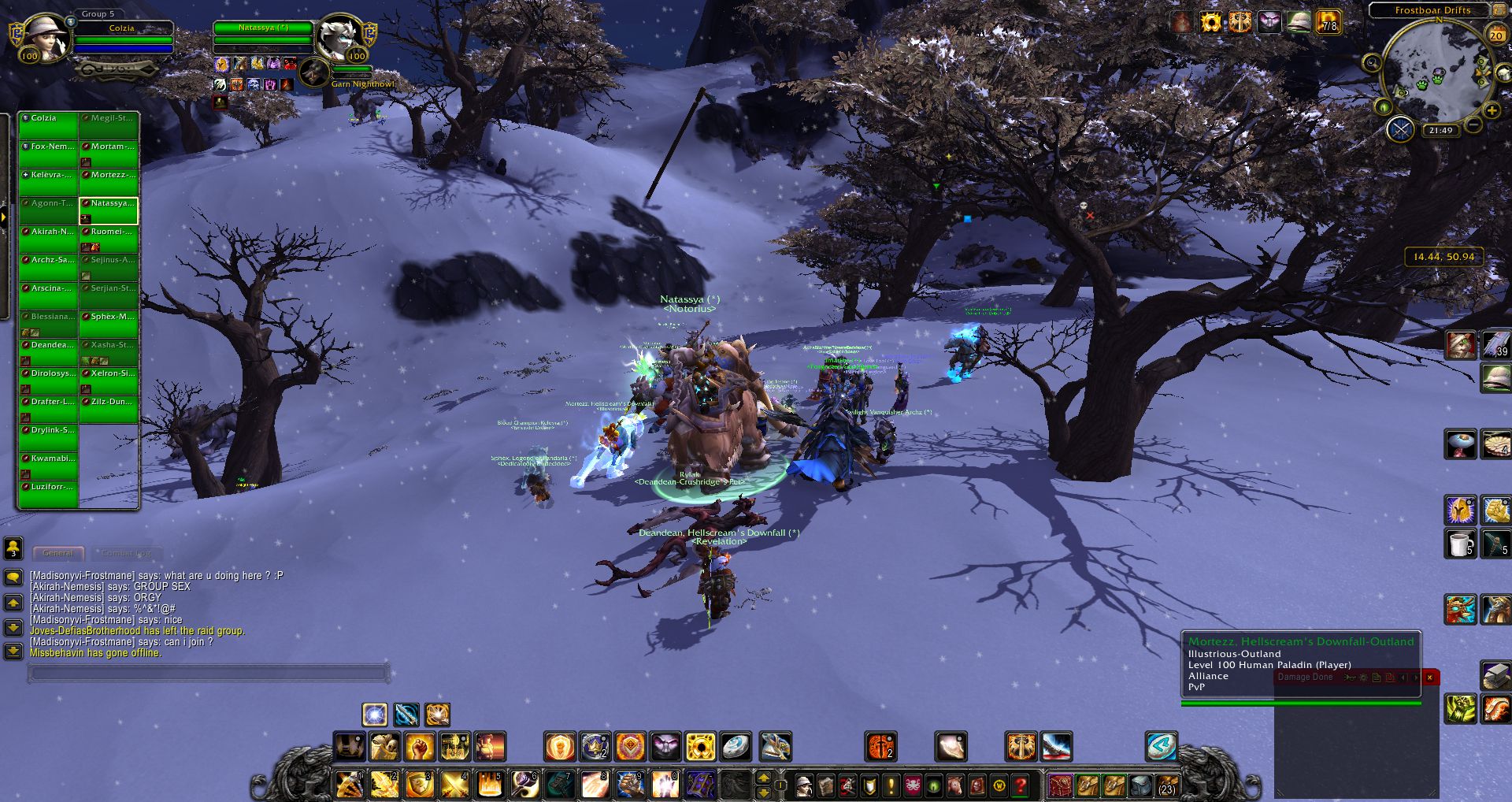This screenshot has height=802, width=1512.
Task: Open the crossed swords PvP button
Action: 1400,128
